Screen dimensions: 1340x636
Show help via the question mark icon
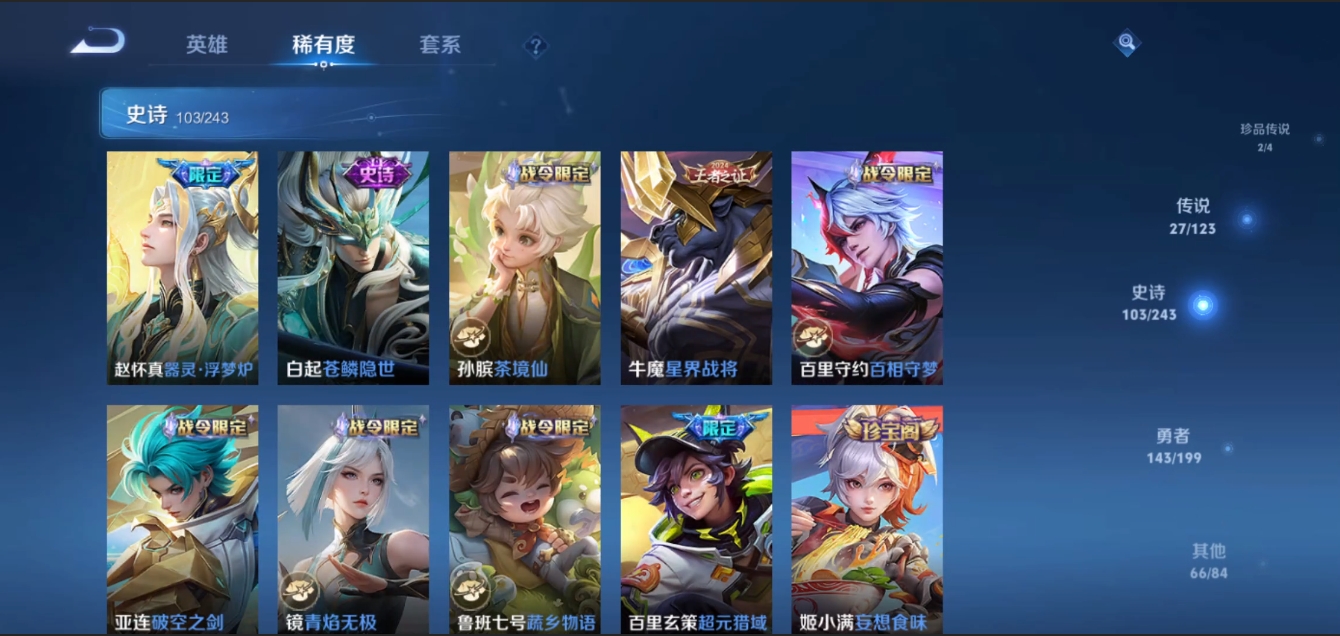click(x=536, y=46)
